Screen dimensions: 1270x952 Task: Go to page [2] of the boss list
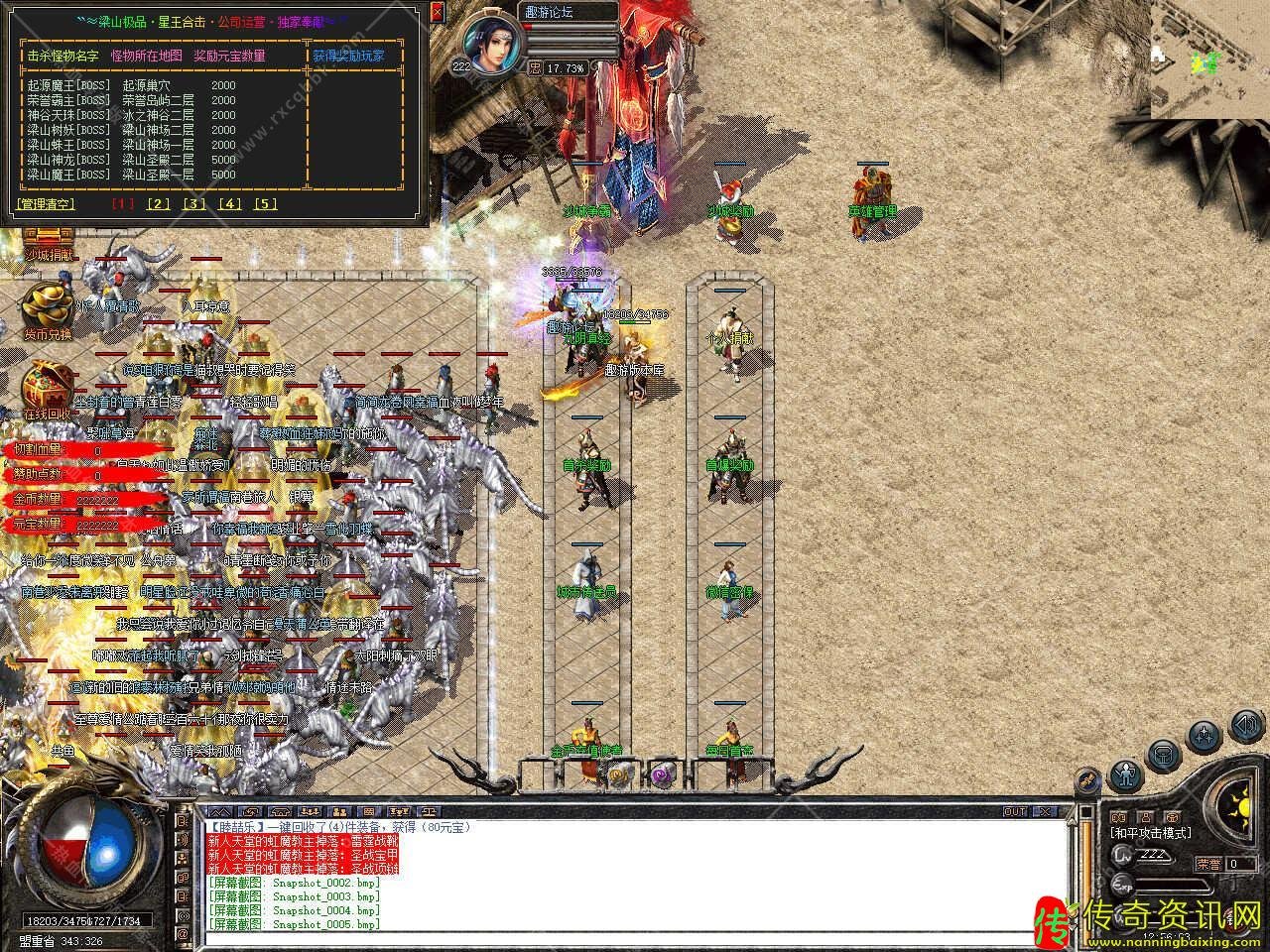(x=158, y=204)
